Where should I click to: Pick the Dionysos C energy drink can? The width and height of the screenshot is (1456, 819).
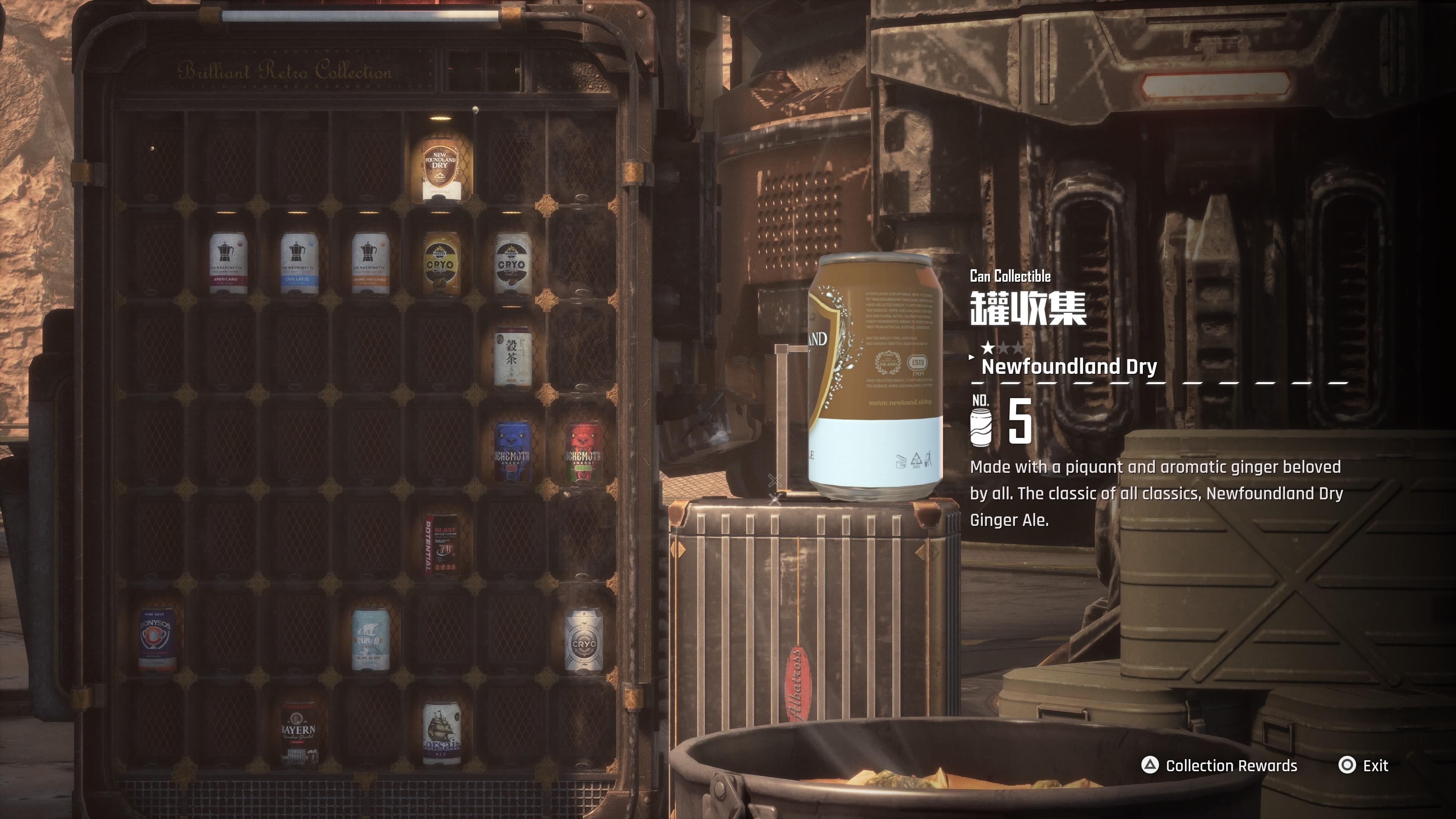coord(157,640)
